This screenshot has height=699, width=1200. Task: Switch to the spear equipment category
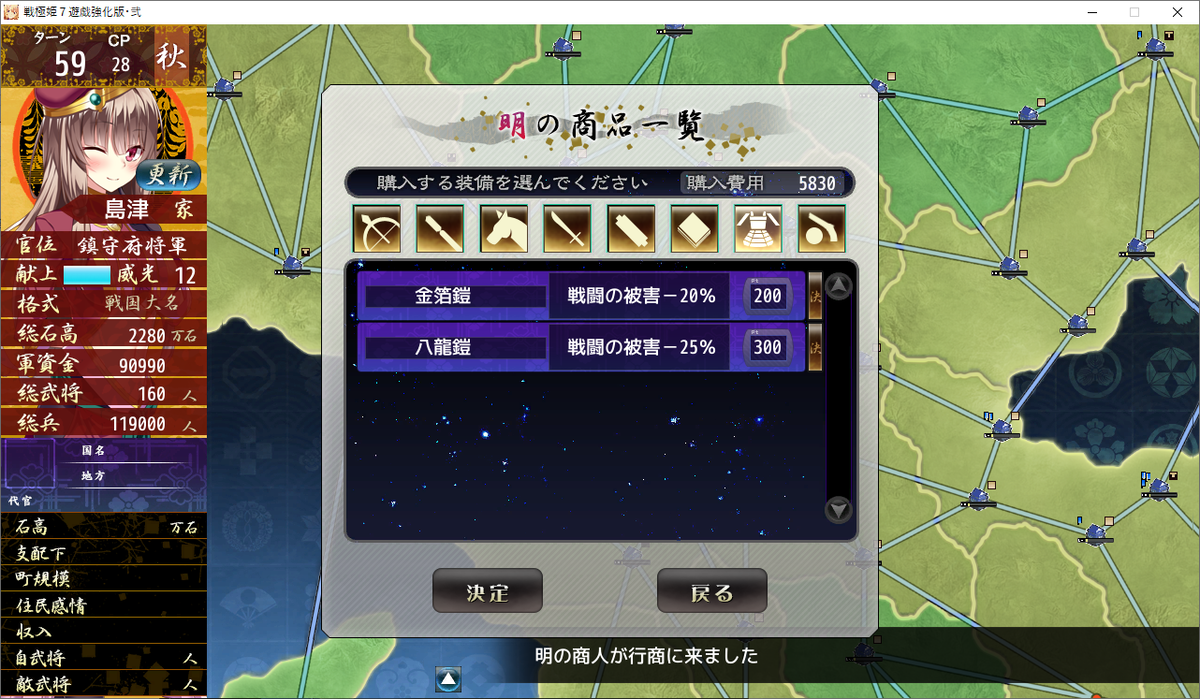coord(440,229)
